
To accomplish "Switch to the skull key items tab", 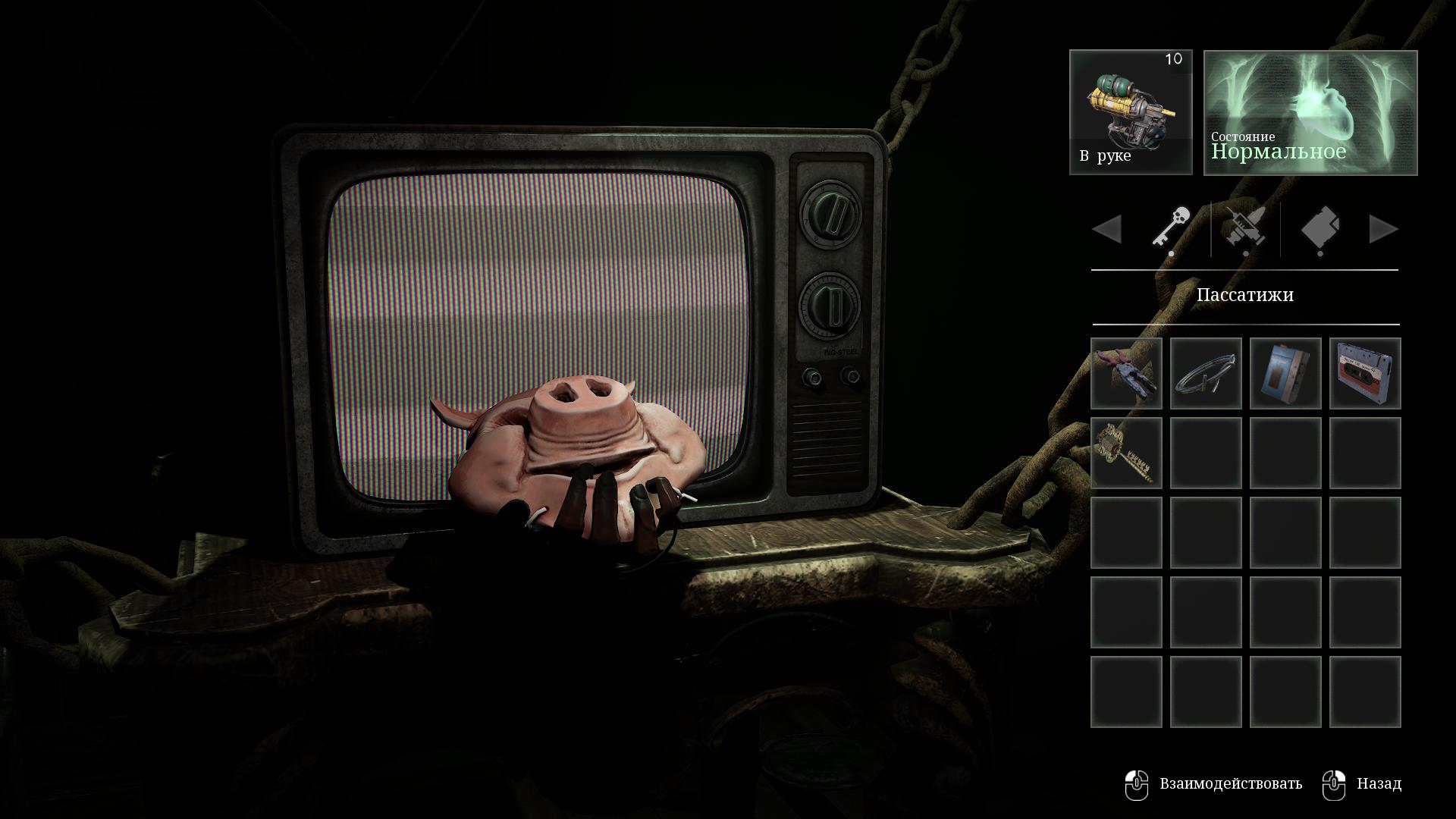I will pyautogui.click(x=1172, y=228).
